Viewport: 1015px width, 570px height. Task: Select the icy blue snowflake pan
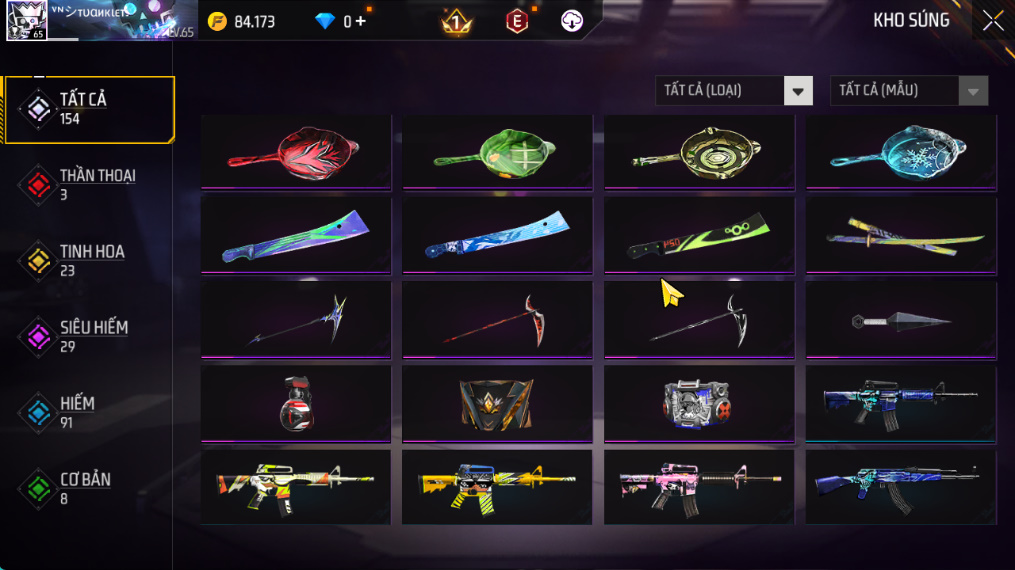[900, 151]
